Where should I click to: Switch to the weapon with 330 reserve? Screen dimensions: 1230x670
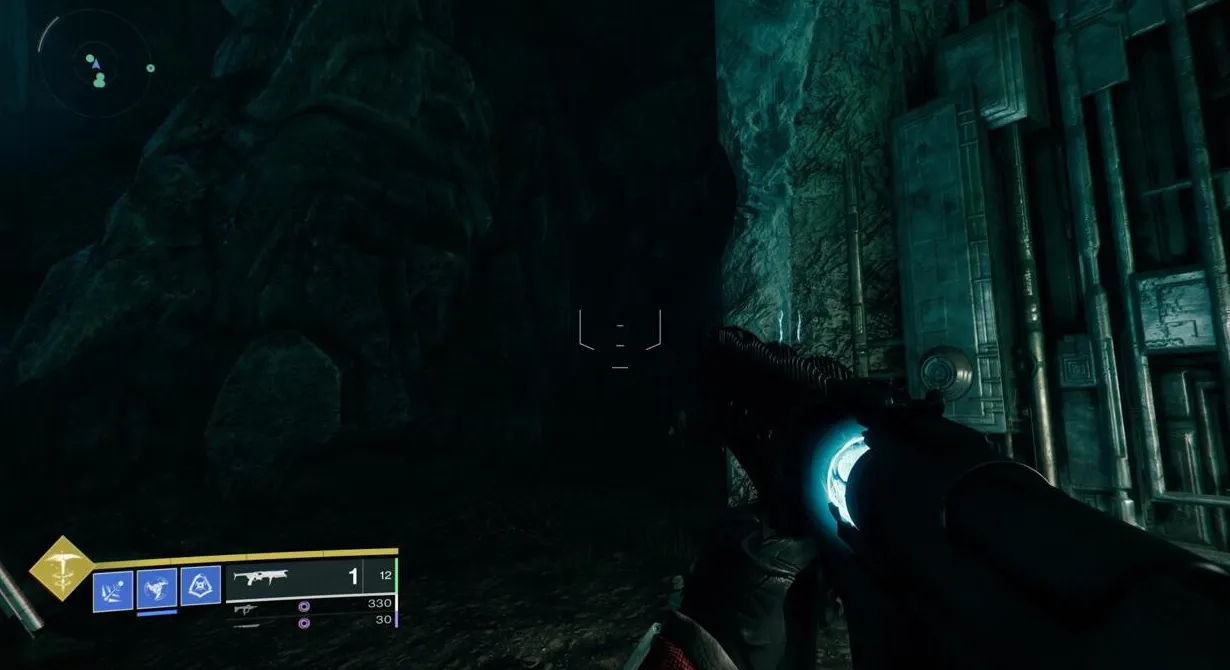(x=310, y=605)
